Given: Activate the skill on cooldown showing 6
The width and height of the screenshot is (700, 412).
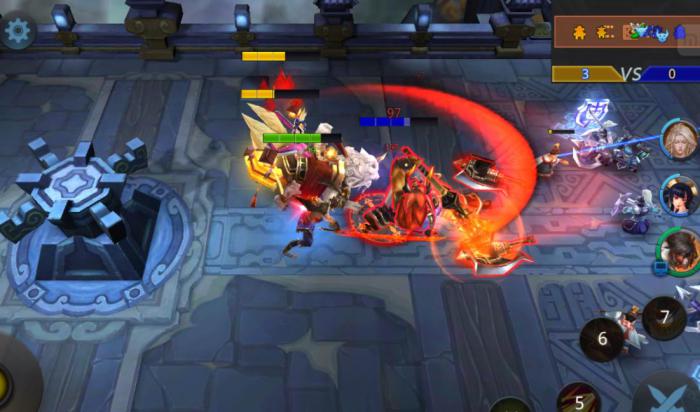Looking at the screenshot, I should [x=603, y=339].
